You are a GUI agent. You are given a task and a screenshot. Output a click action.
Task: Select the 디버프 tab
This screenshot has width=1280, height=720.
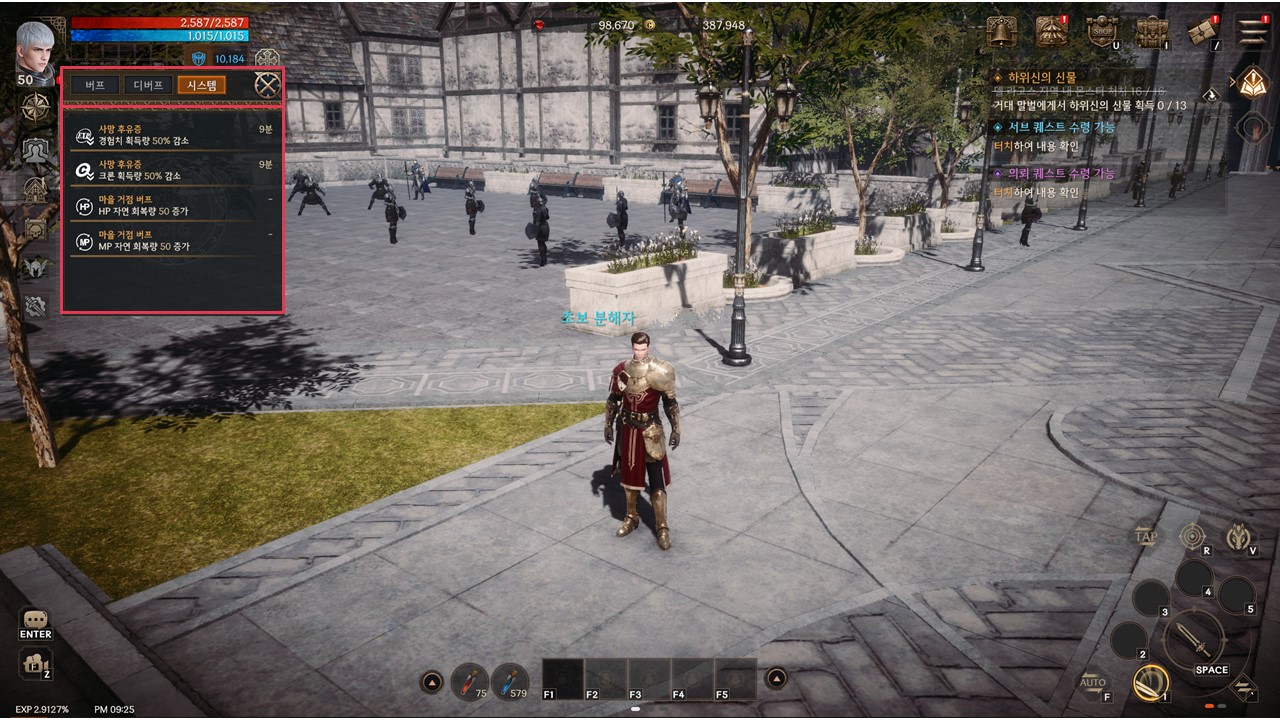148,85
